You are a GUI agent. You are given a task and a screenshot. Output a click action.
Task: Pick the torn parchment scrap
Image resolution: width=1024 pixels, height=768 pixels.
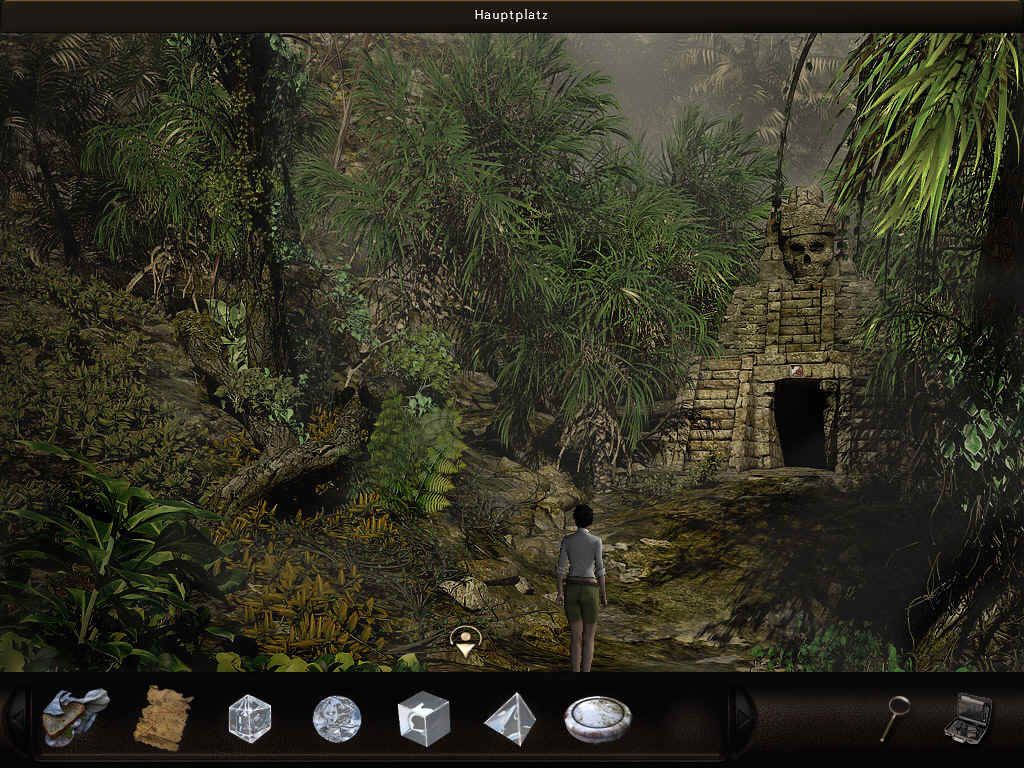(162, 717)
